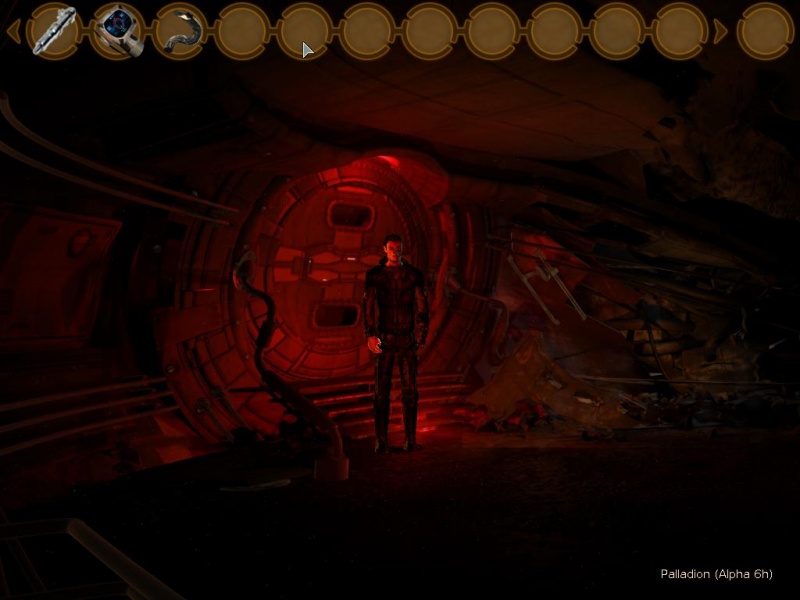Screen dimensions: 800x600
Task: Choose the curved hose inventory item
Action: 181,30
